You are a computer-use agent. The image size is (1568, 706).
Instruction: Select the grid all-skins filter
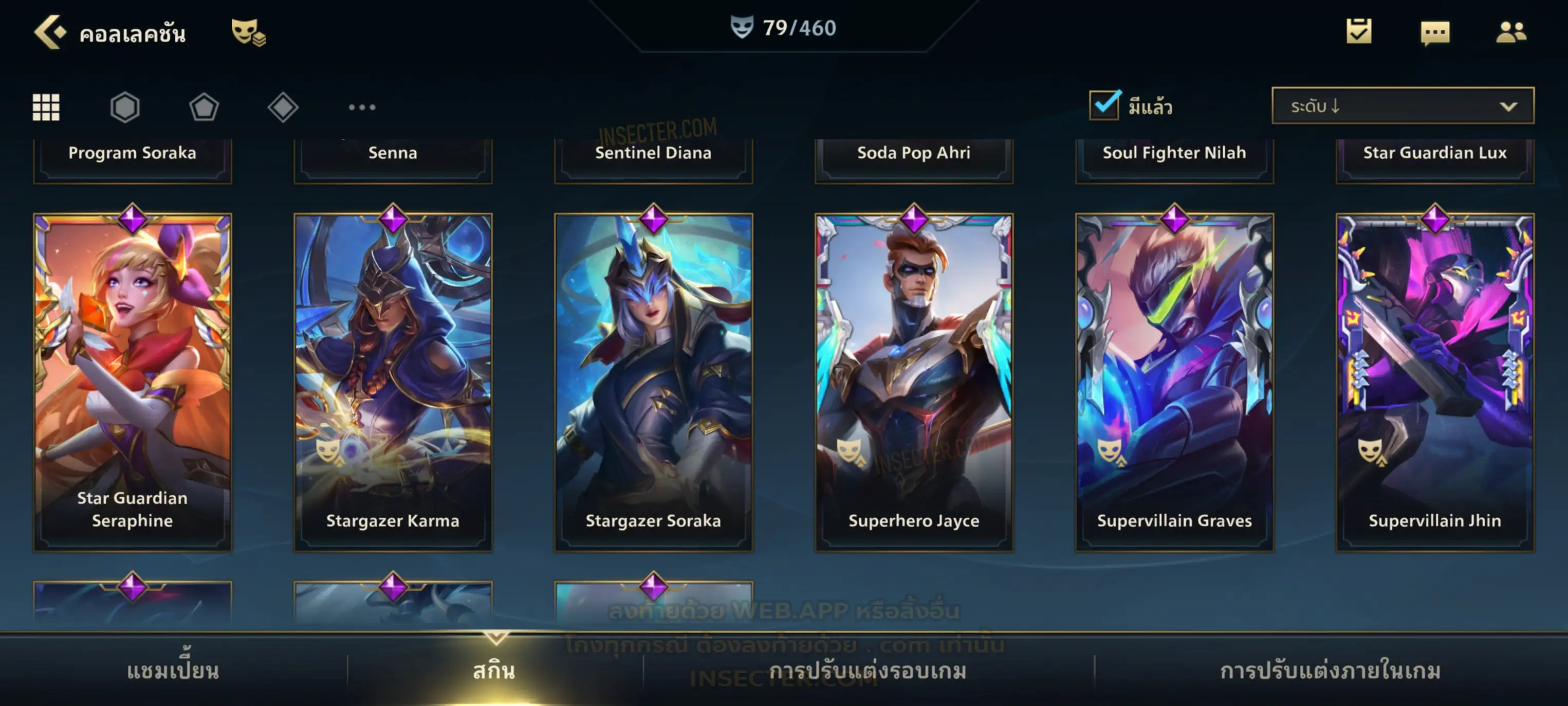pyautogui.click(x=46, y=108)
